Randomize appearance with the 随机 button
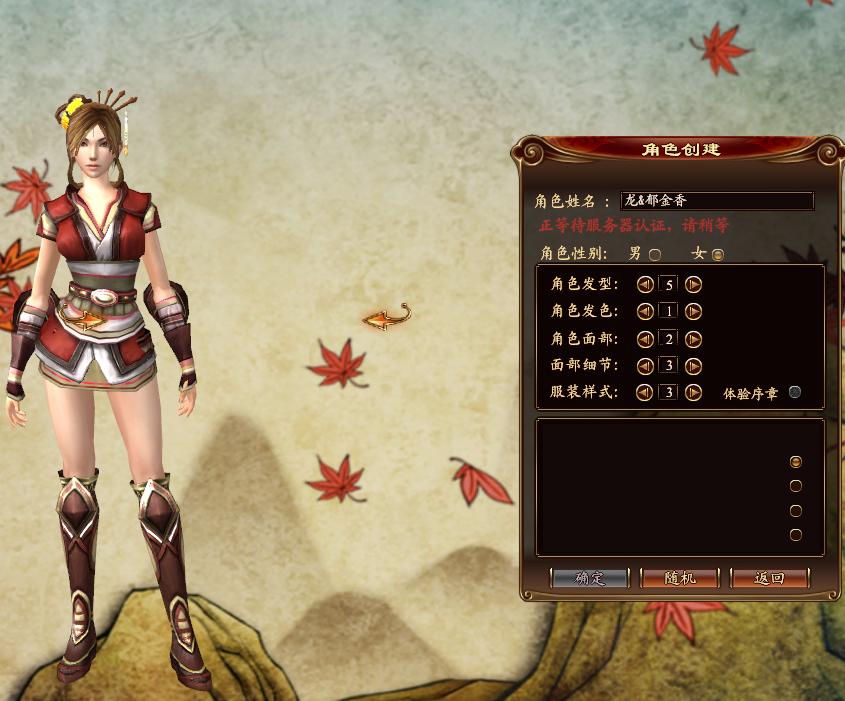This screenshot has width=845, height=701. [679, 578]
